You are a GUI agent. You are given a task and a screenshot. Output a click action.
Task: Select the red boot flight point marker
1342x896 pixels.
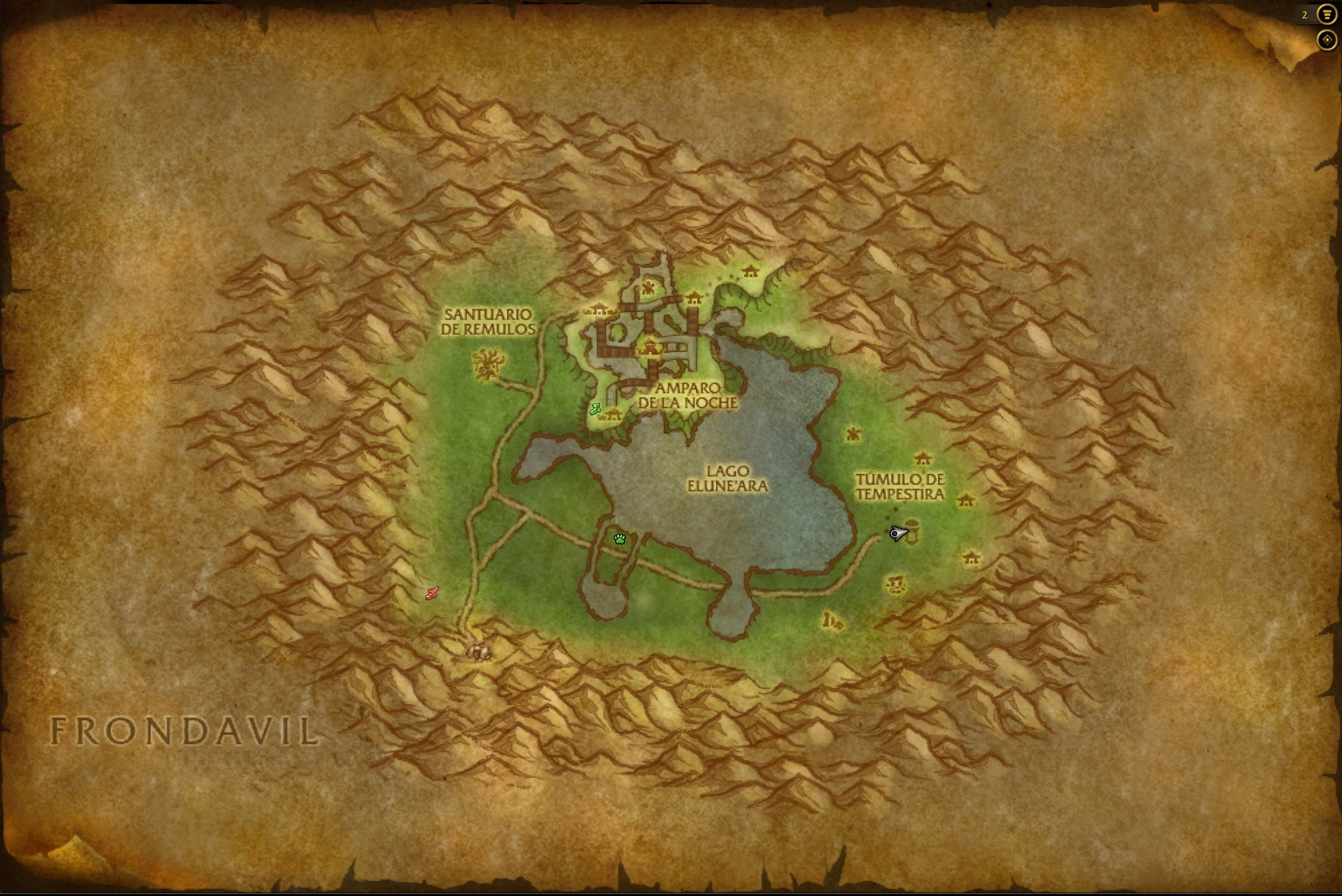point(432,594)
